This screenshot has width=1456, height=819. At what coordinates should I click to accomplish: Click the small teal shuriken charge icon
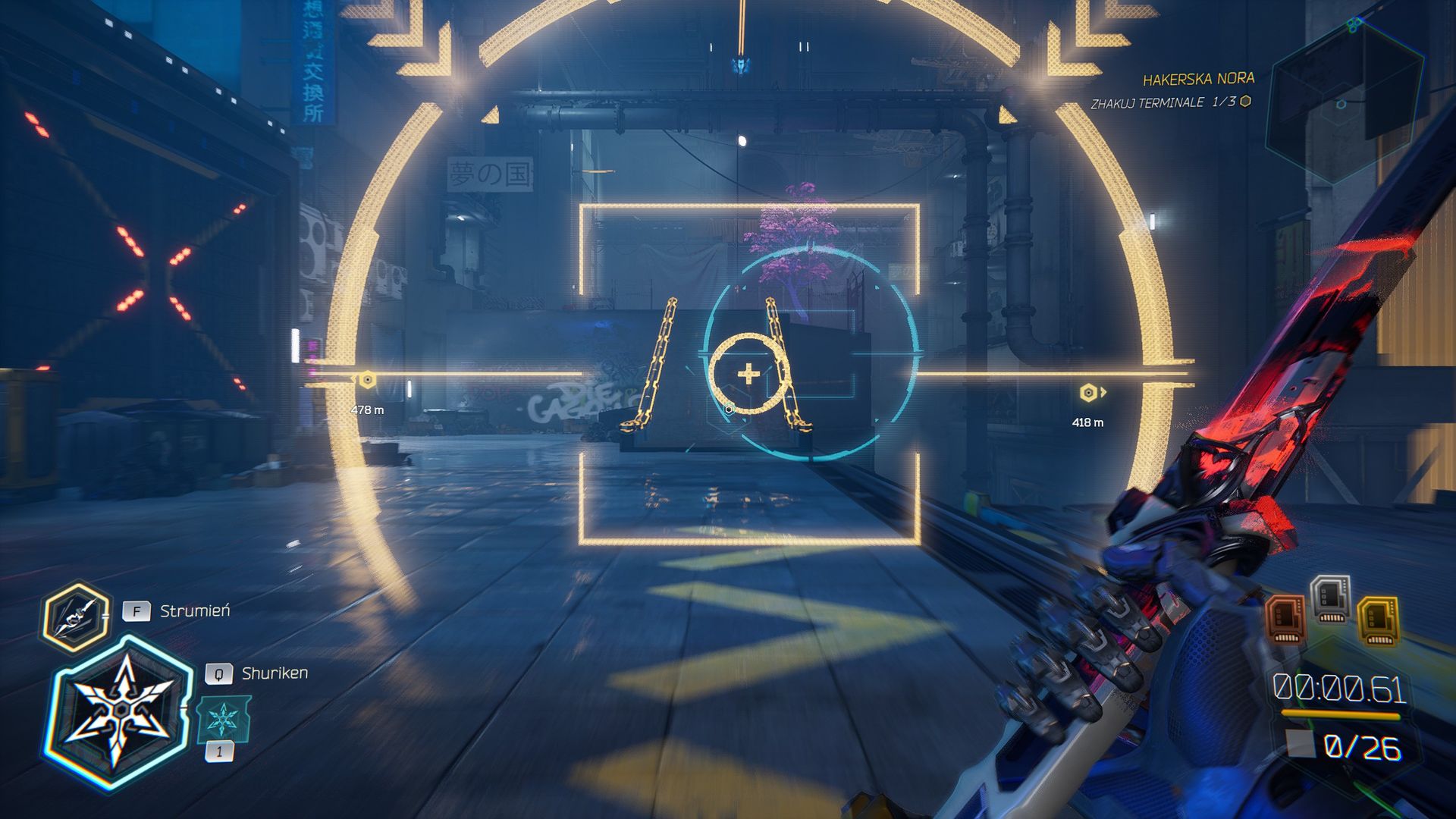[223, 719]
